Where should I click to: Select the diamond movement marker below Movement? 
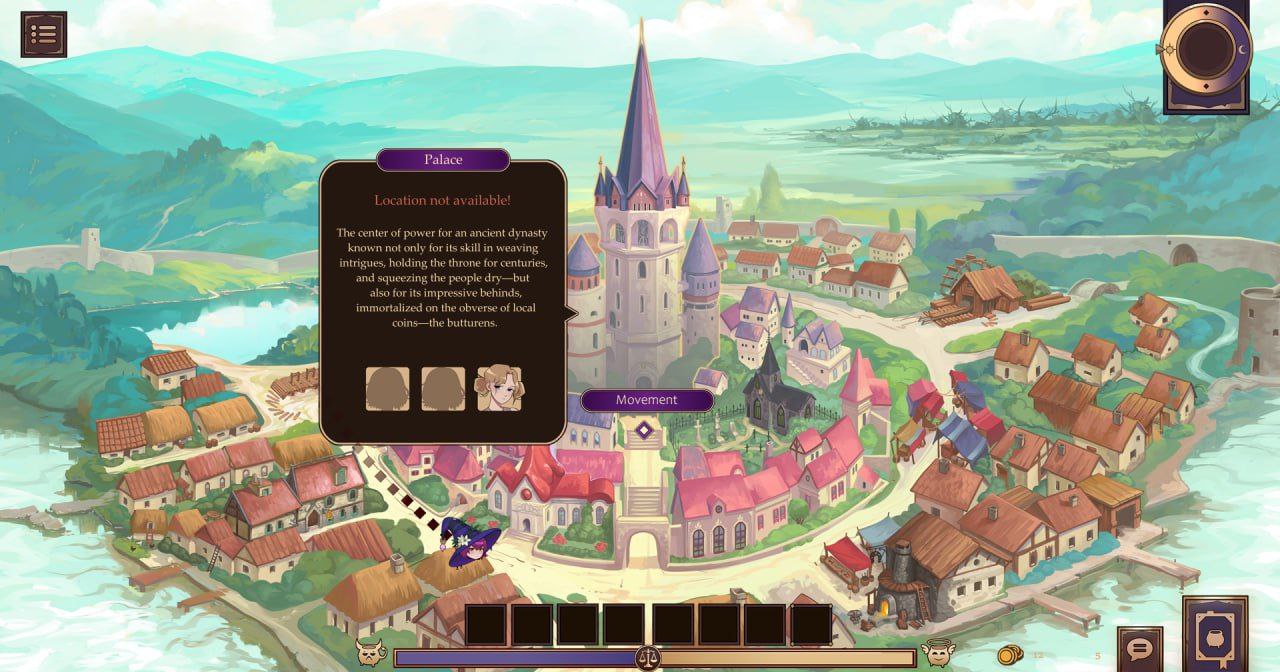645,430
